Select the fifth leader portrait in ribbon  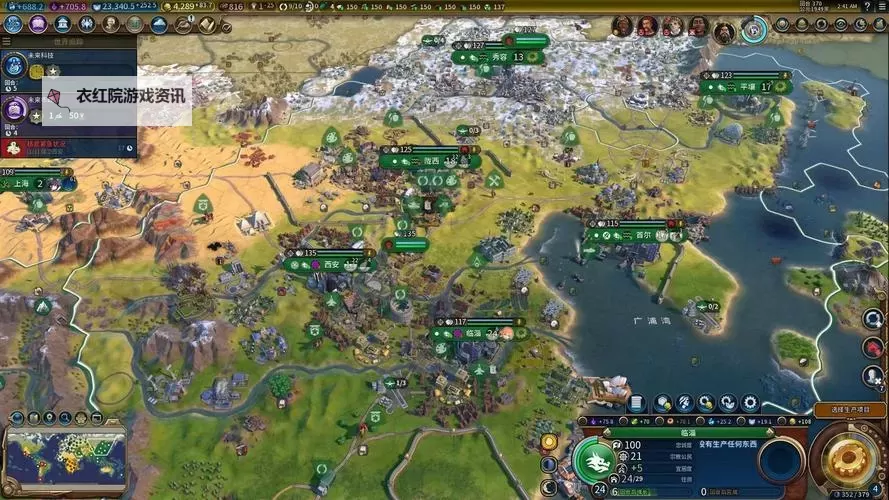tap(724, 31)
